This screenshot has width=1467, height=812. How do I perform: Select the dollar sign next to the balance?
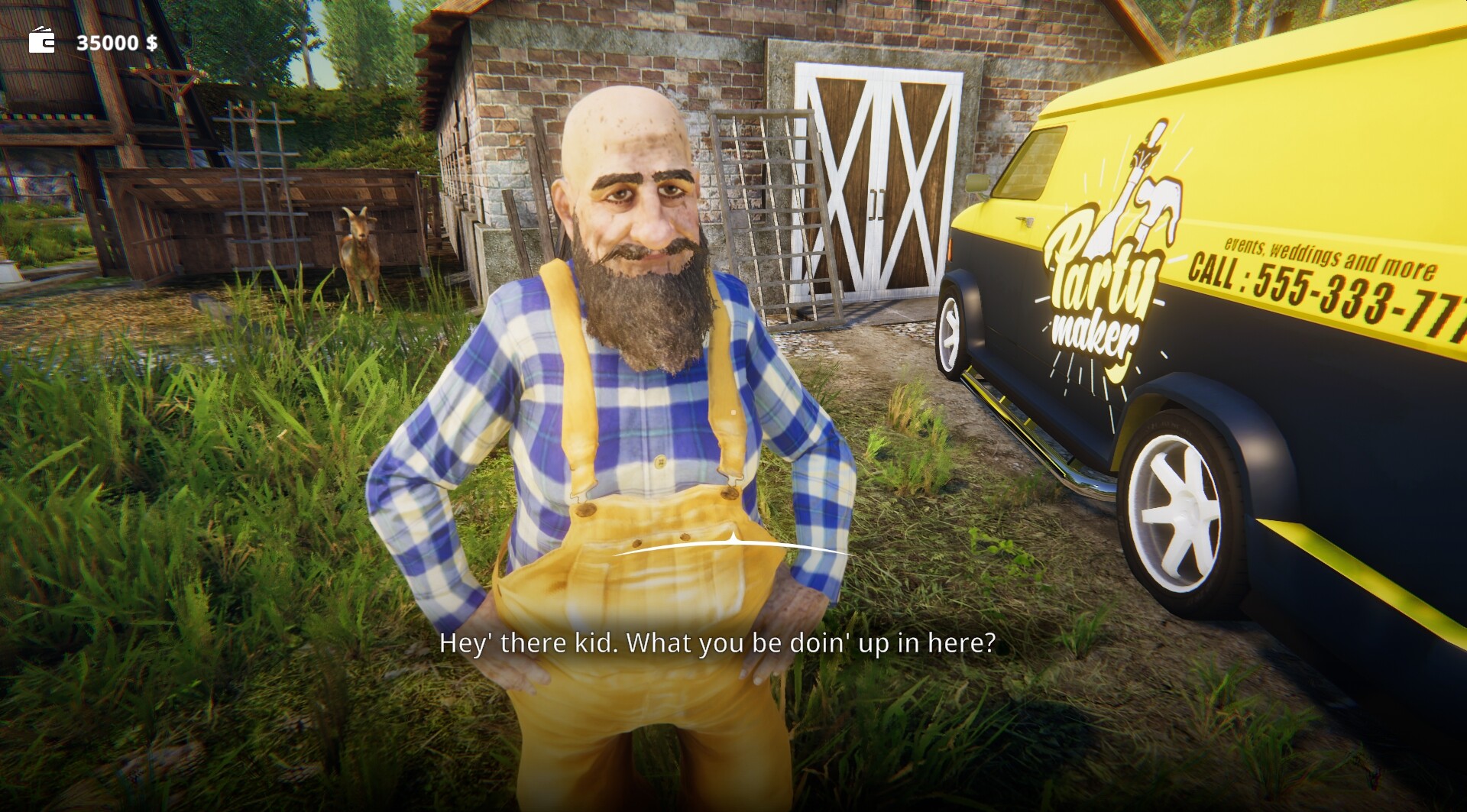click(150, 42)
